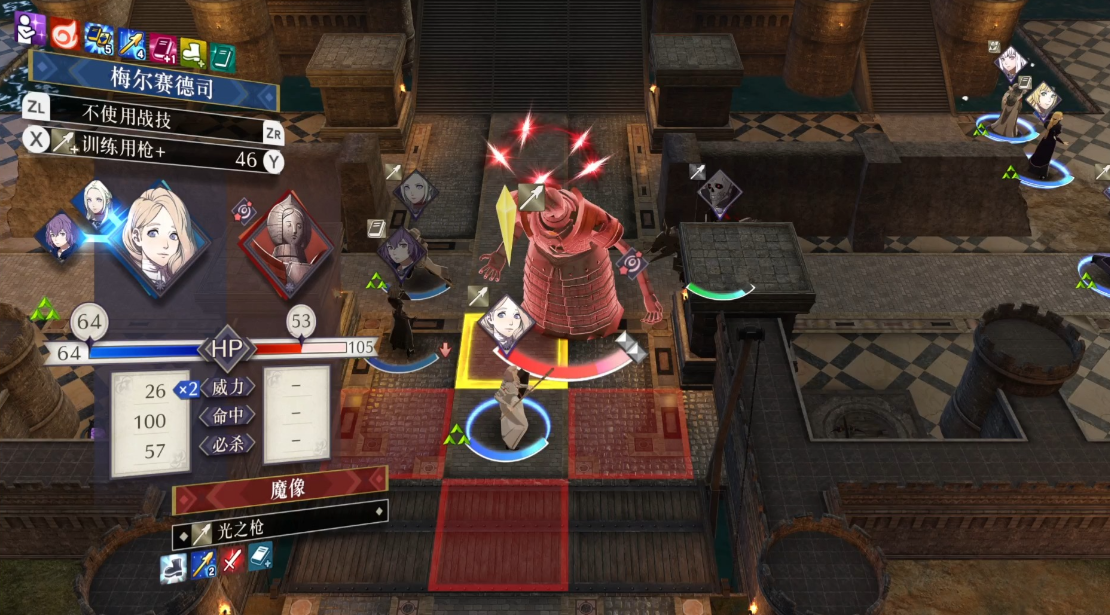The height and width of the screenshot is (615, 1110).
Task: Inspect the red flame swirl skill icon
Action: [x=65, y=33]
